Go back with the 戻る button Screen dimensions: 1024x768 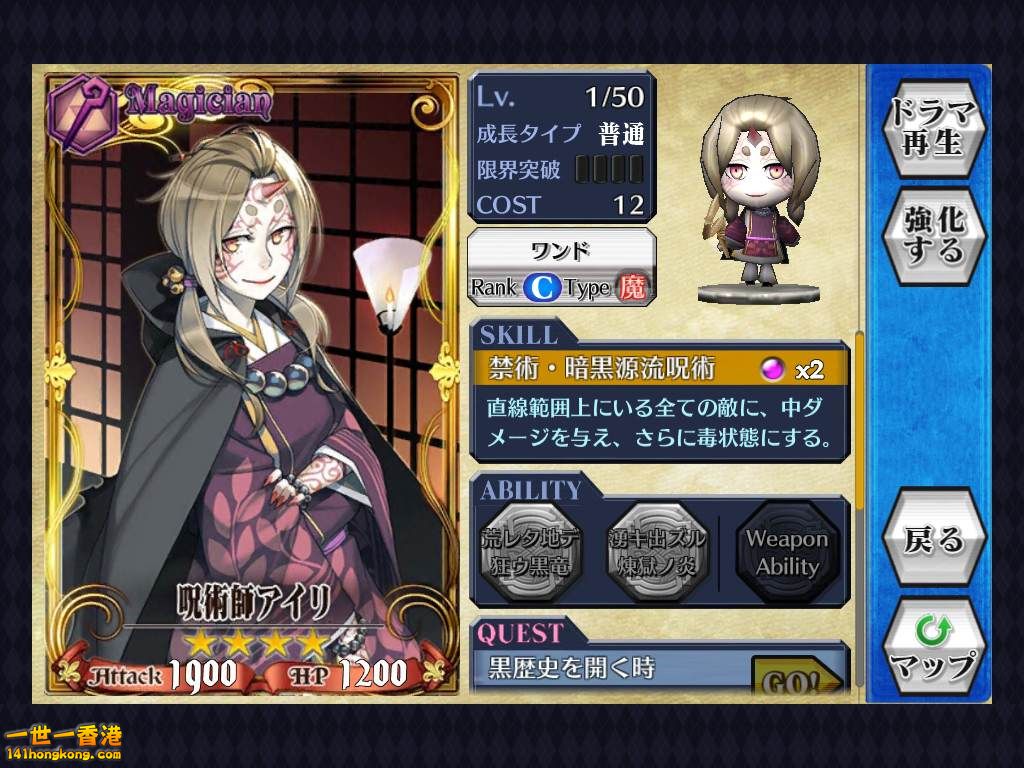934,541
